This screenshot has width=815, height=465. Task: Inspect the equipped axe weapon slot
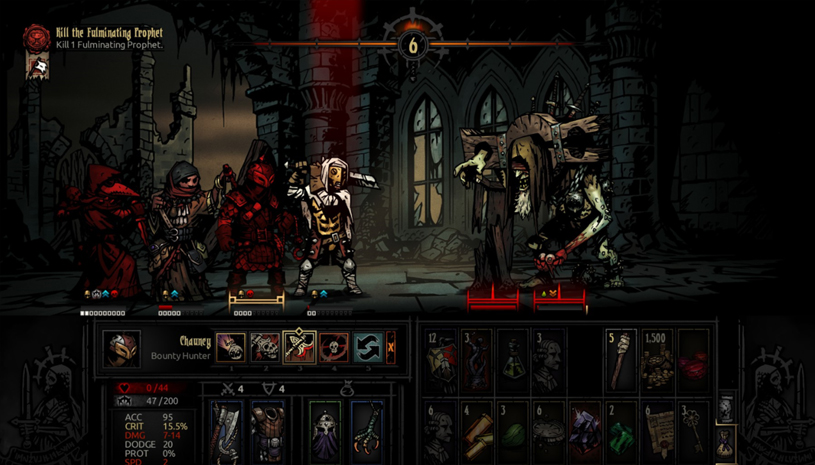227,430
